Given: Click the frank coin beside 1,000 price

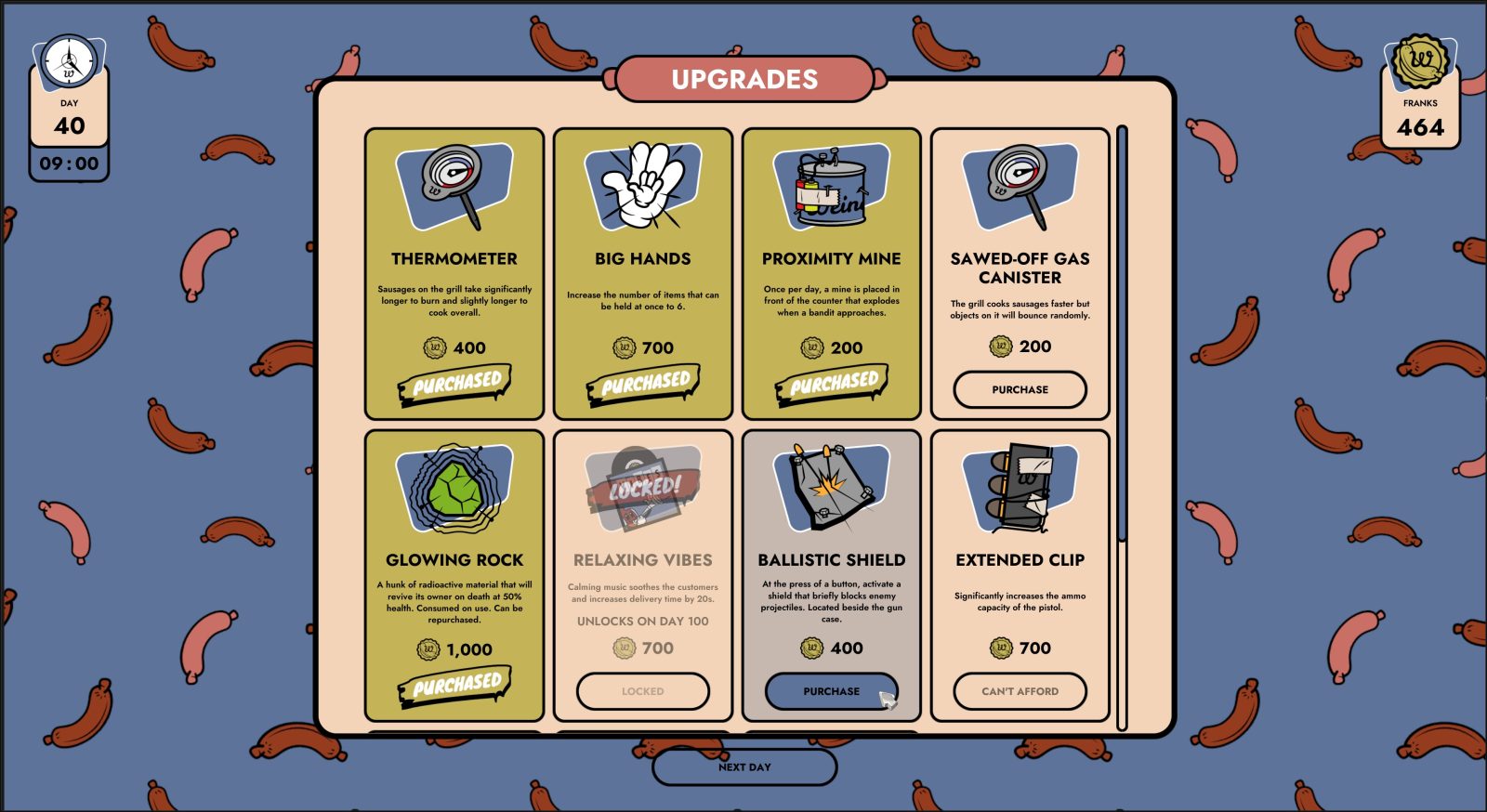Looking at the screenshot, I should [x=427, y=650].
